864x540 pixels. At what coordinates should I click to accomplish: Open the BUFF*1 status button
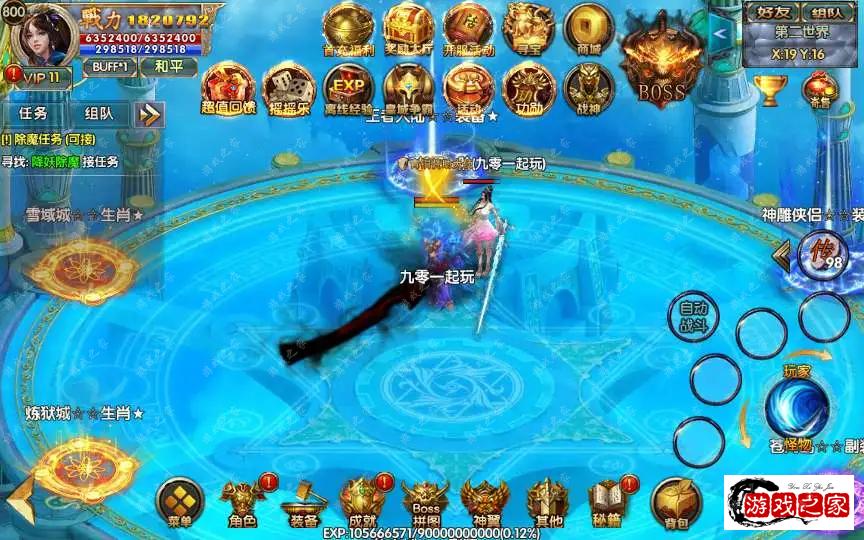[x=109, y=66]
